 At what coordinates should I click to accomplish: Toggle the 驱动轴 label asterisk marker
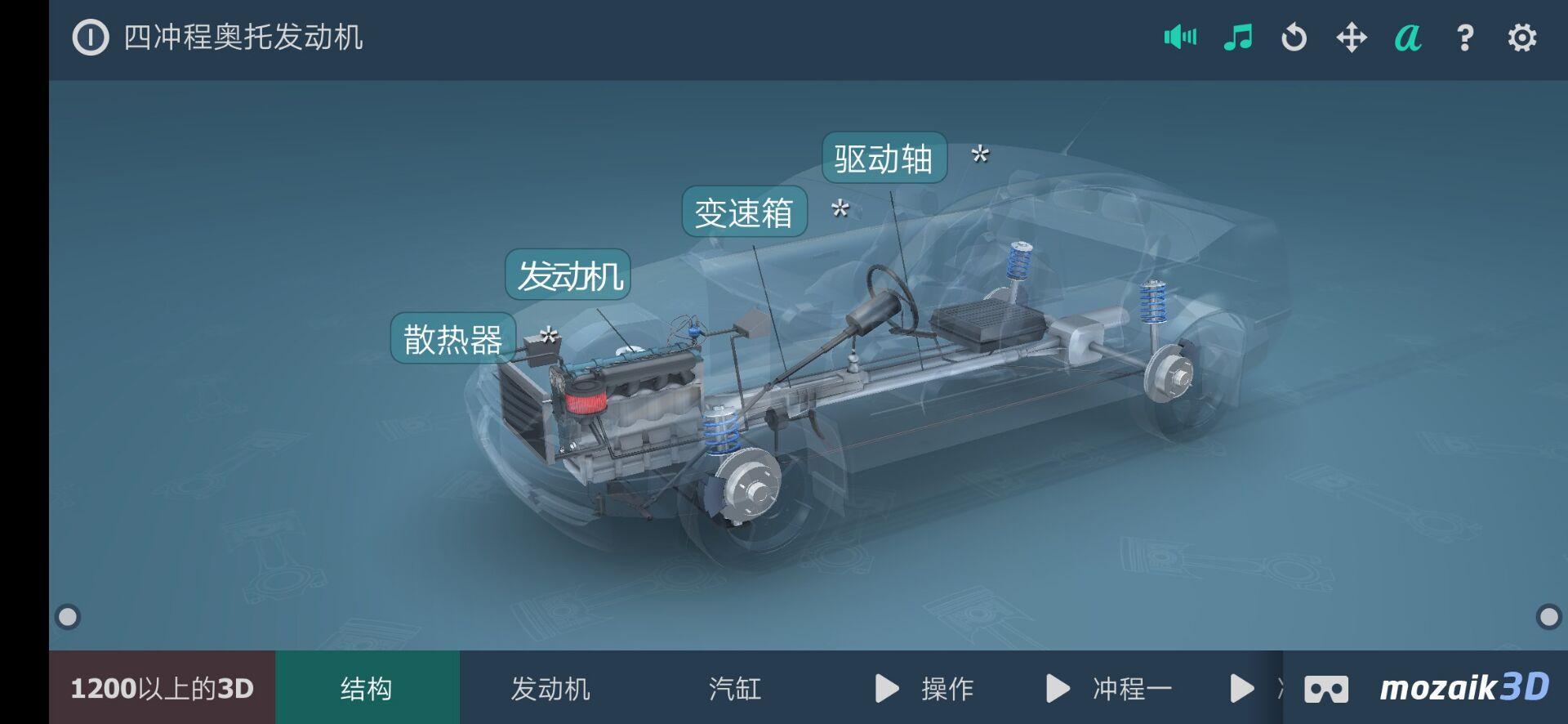click(x=980, y=155)
